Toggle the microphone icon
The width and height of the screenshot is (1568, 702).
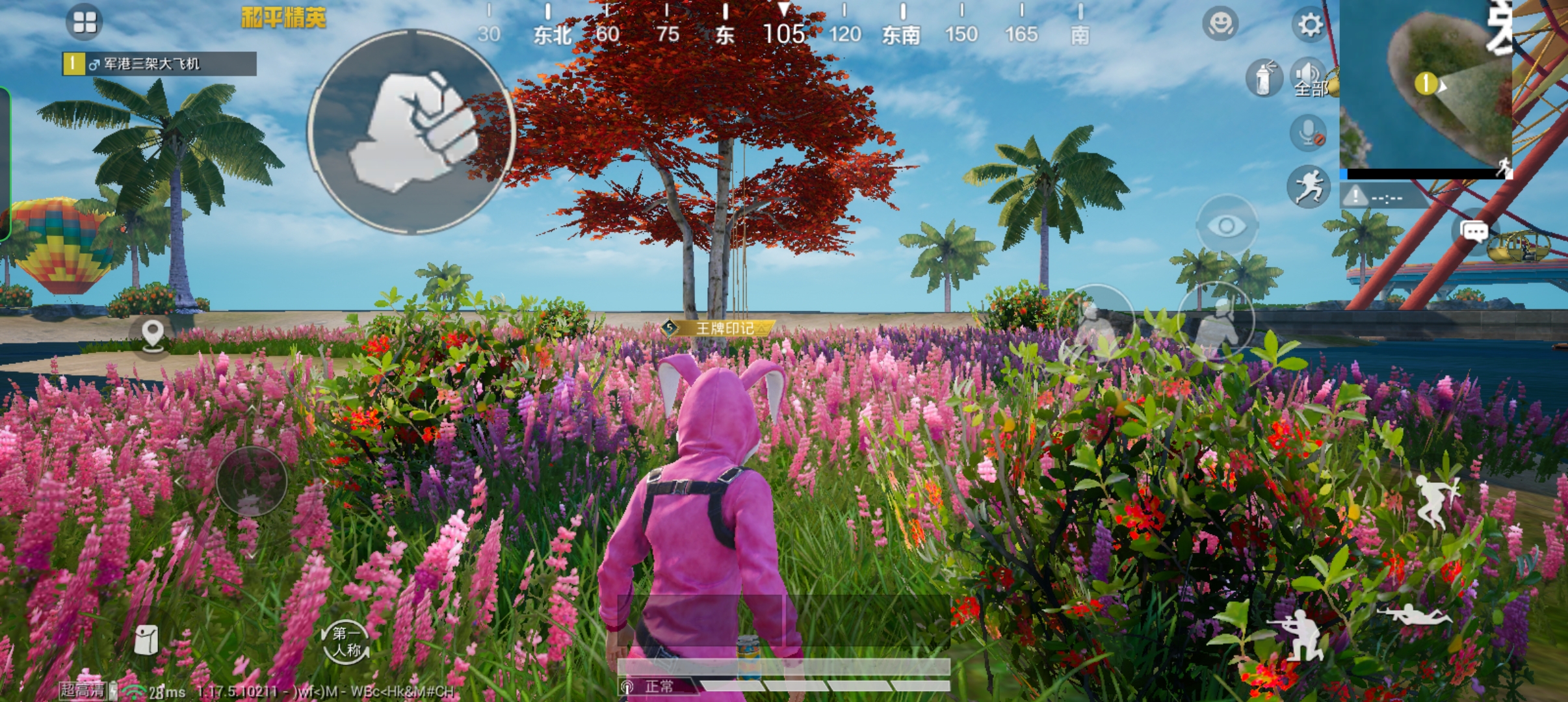[1308, 133]
